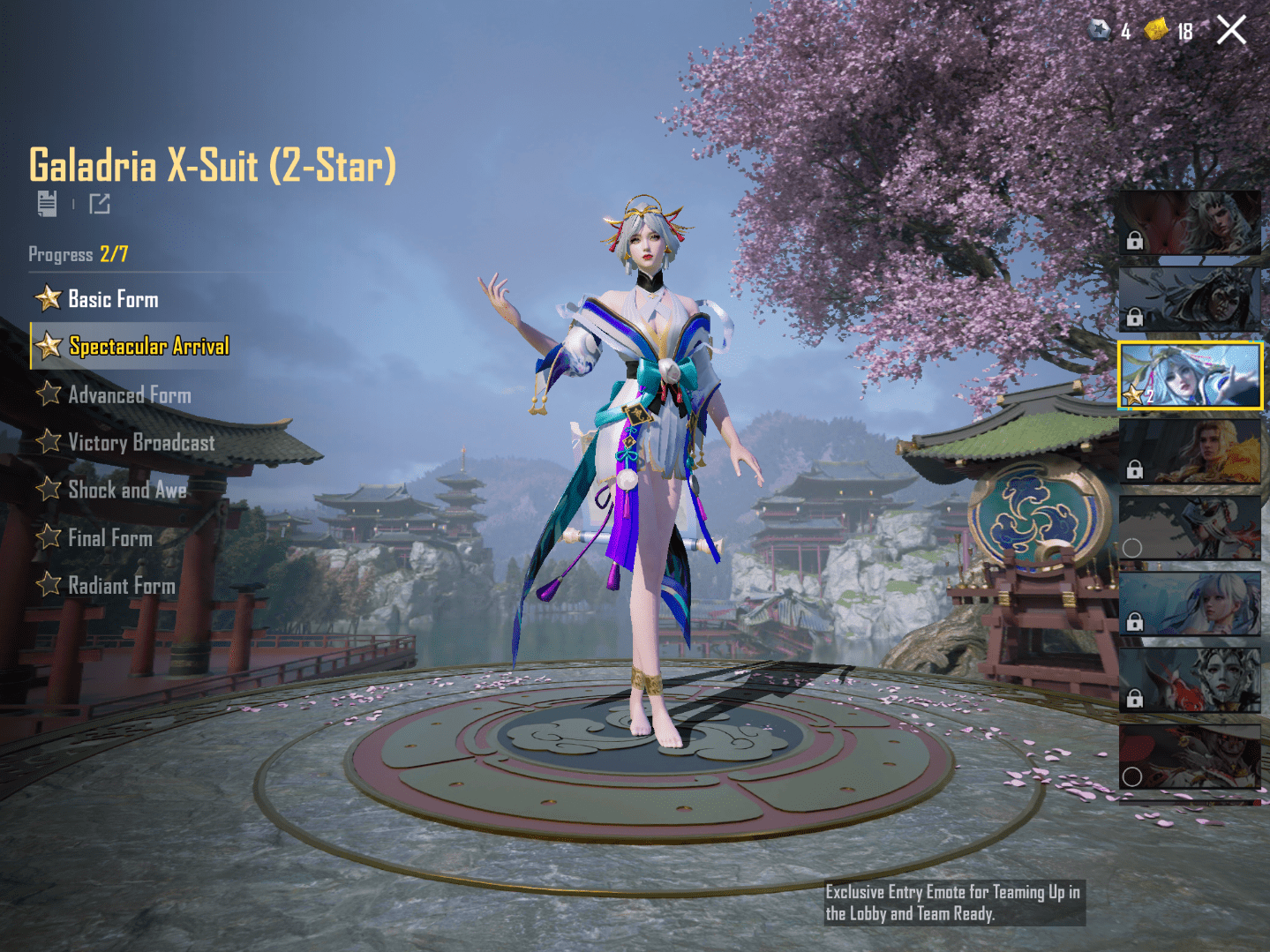
Task: Click the silver material currency icon
Action: pyautogui.click(x=1097, y=31)
